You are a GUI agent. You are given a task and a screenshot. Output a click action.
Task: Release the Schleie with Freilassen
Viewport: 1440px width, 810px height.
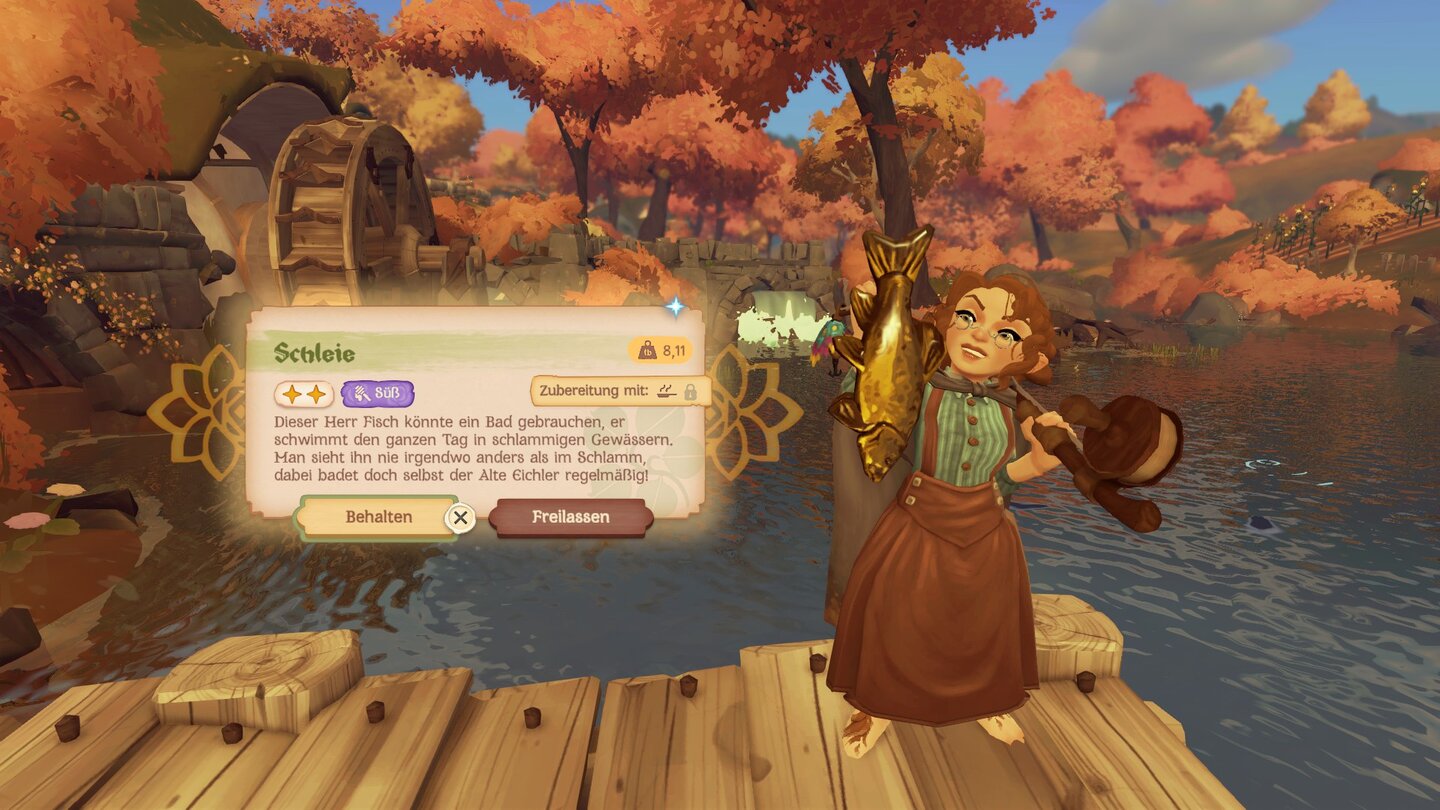tap(570, 517)
